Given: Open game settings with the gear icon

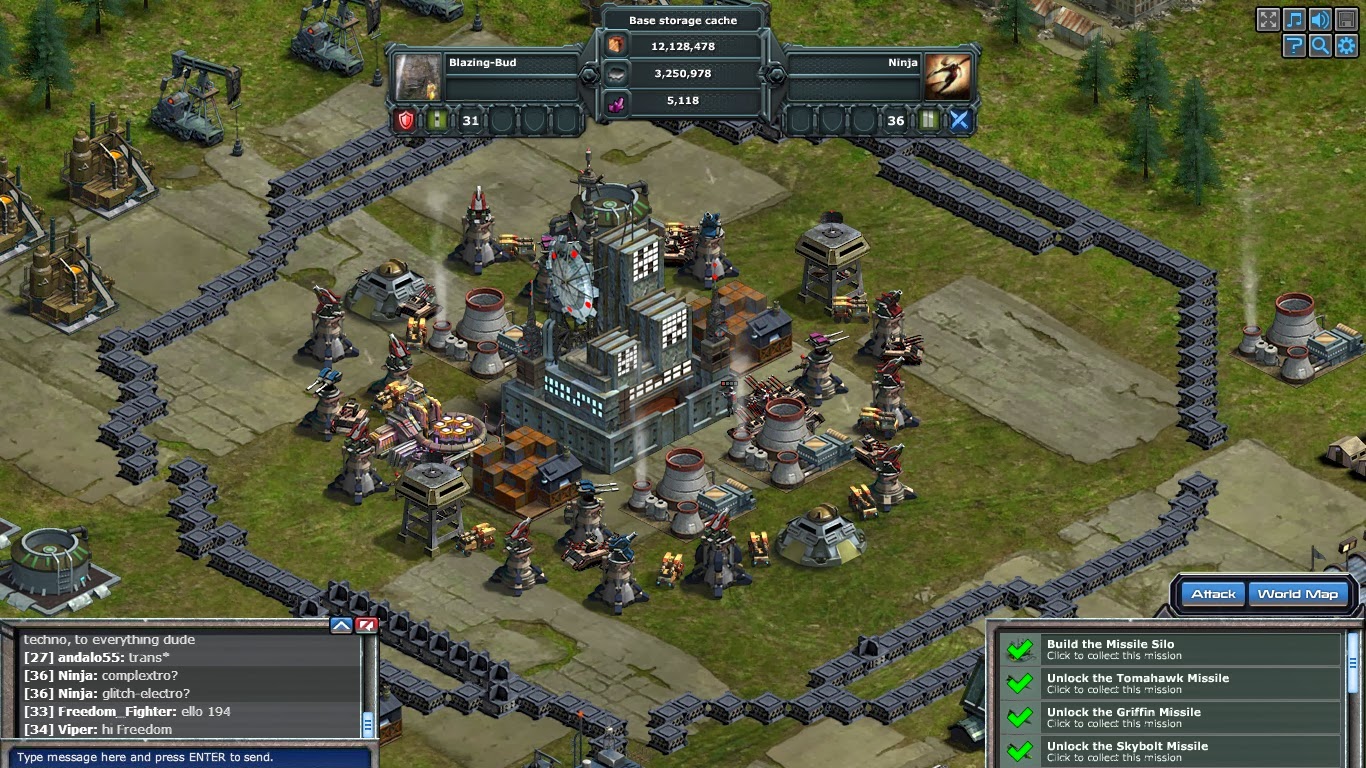Looking at the screenshot, I should pyautogui.click(x=1346, y=45).
